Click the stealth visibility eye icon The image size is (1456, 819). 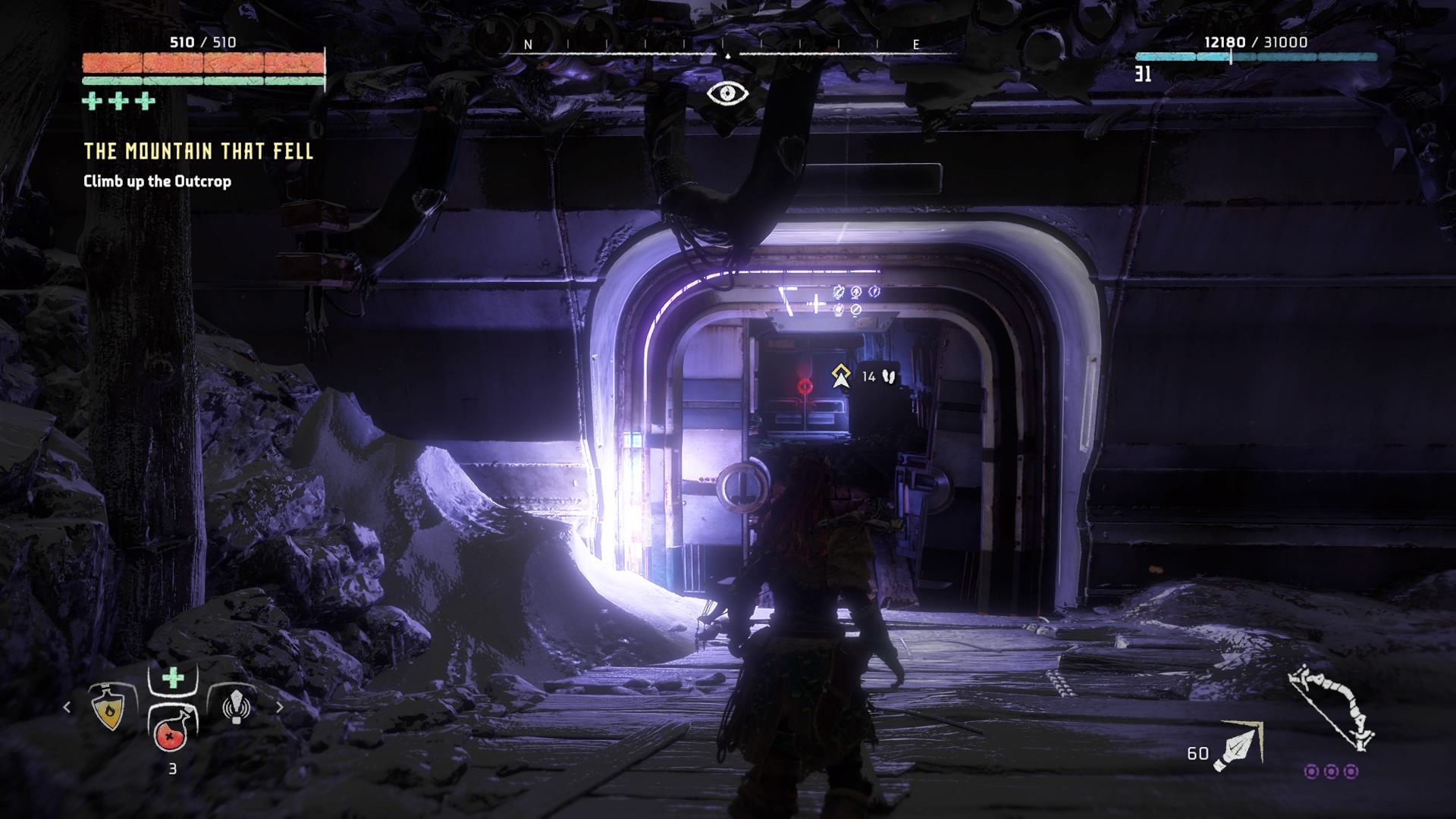click(727, 93)
